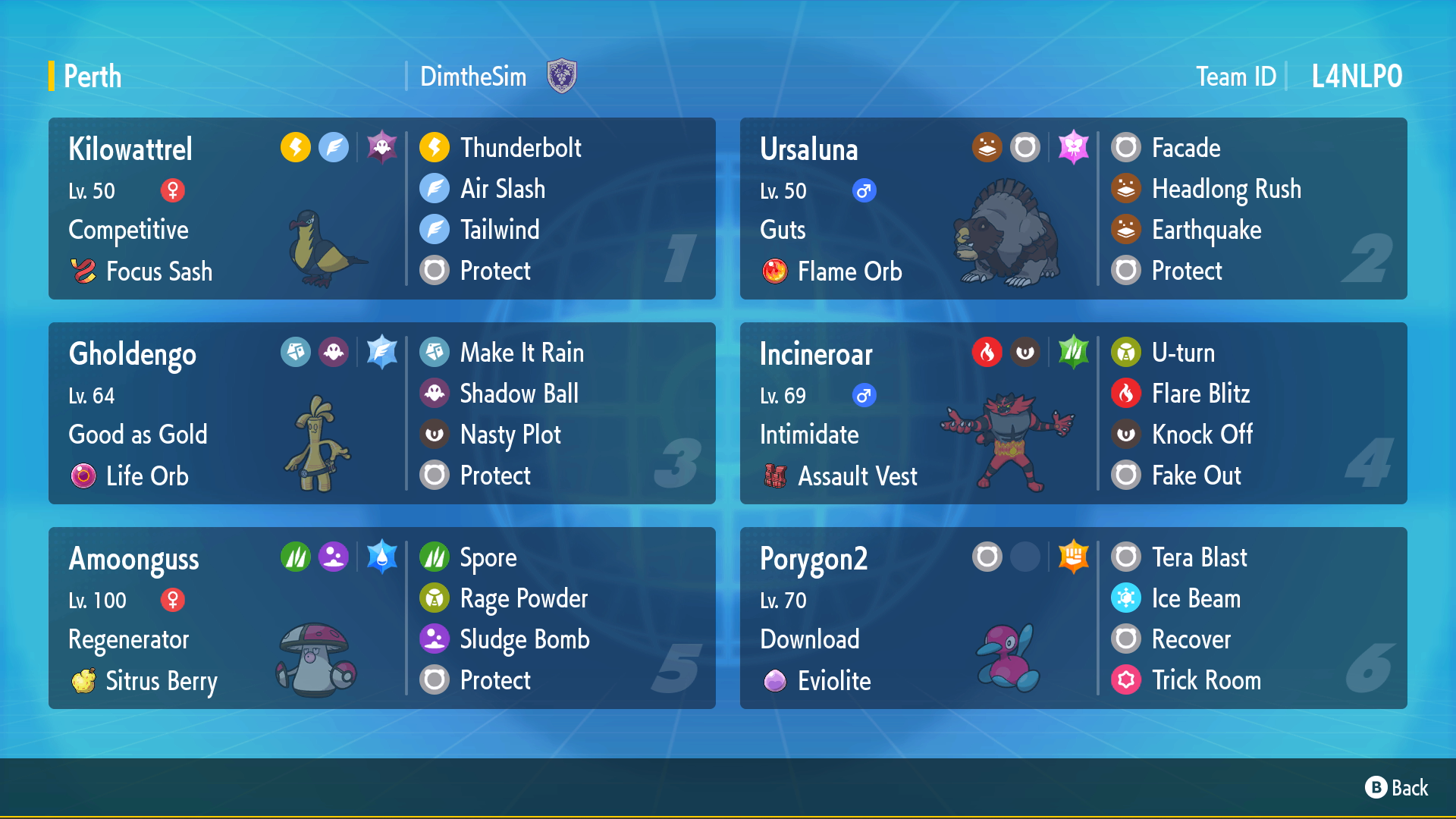Choose the Ursaluna team card
Screen dimensions: 1456x819
[x=1073, y=209]
